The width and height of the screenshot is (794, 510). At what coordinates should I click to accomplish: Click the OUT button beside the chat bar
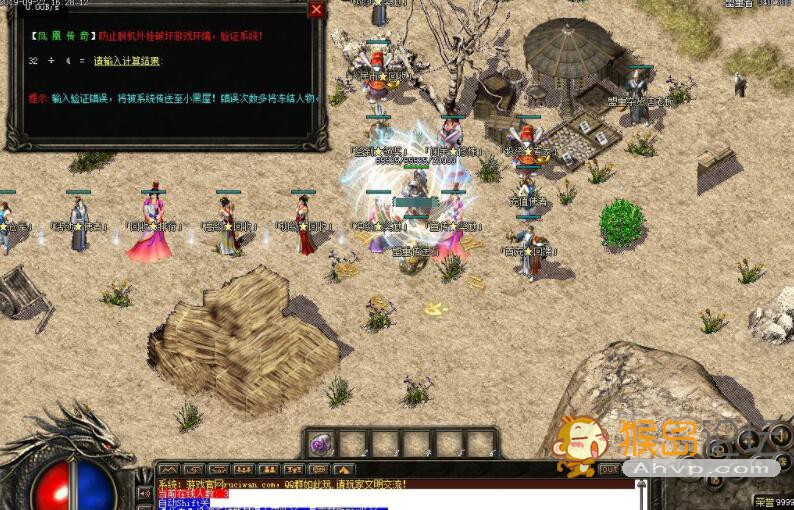[x=609, y=469]
